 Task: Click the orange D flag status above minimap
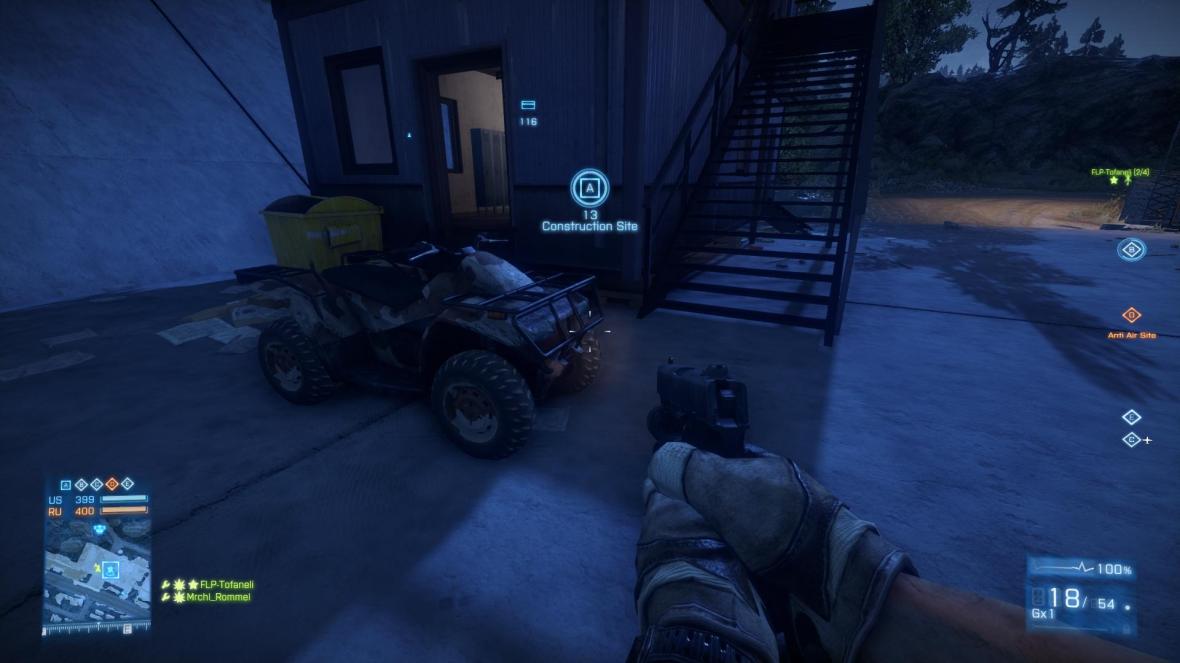[x=112, y=485]
